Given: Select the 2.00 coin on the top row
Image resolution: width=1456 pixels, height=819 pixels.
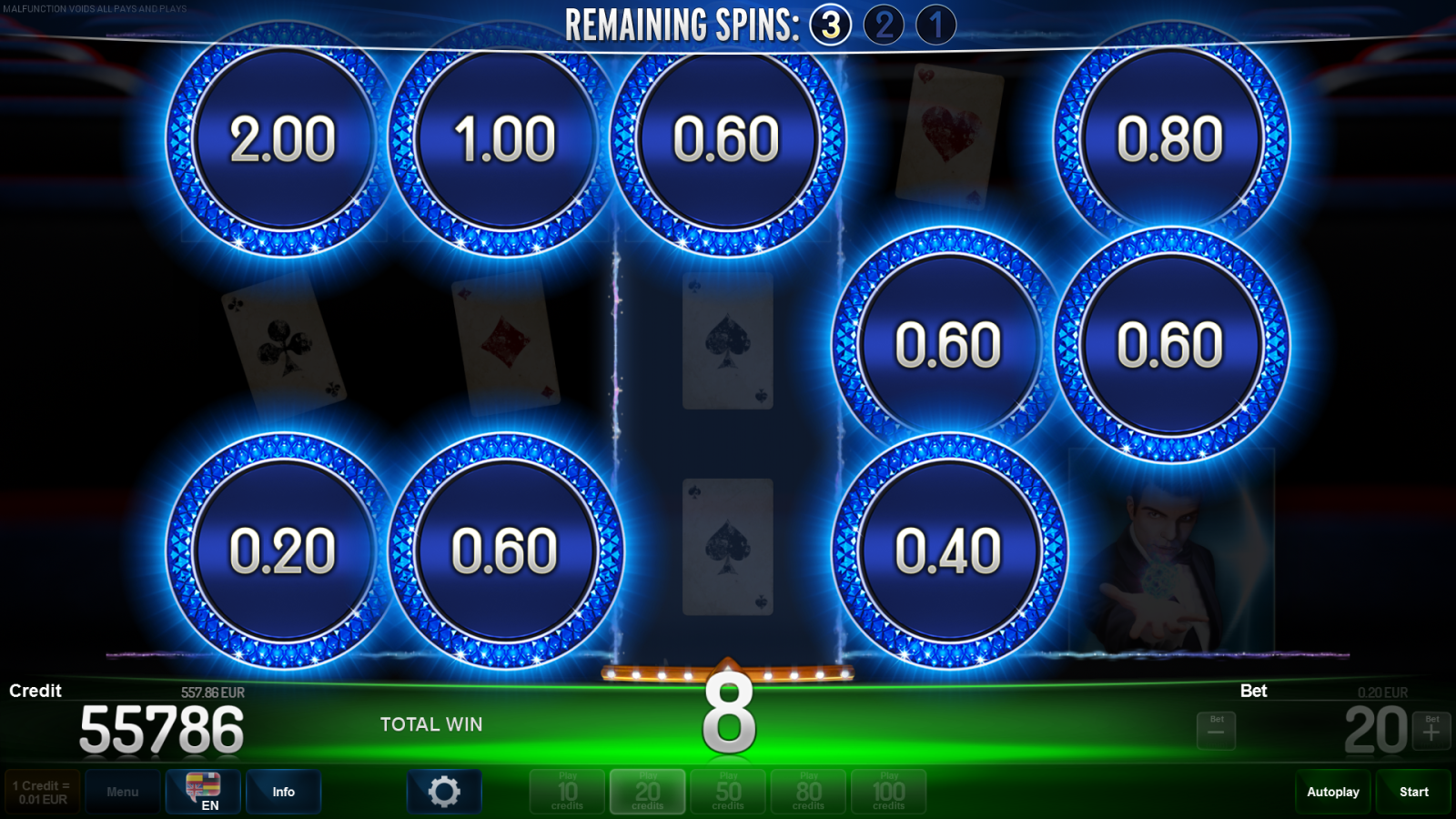Looking at the screenshot, I should coord(282,139).
